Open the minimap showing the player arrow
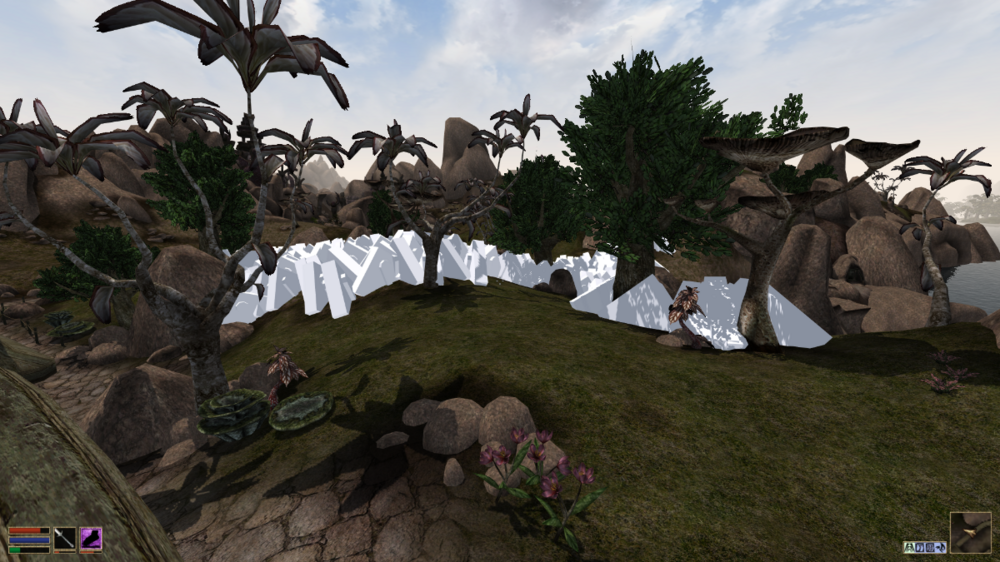1000x562 pixels. (970, 532)
